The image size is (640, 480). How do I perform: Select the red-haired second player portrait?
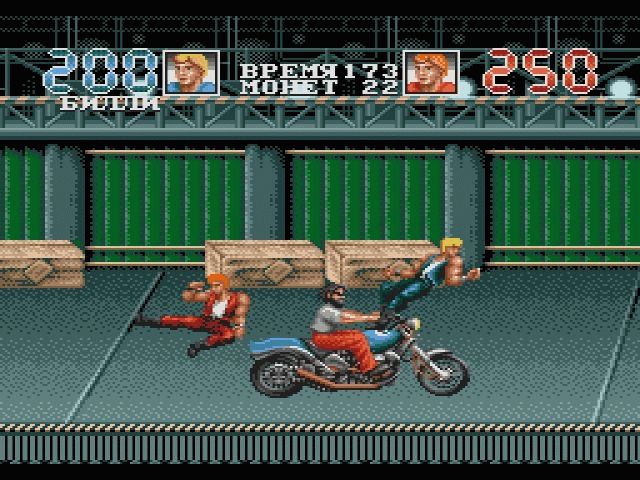point(431,73)
